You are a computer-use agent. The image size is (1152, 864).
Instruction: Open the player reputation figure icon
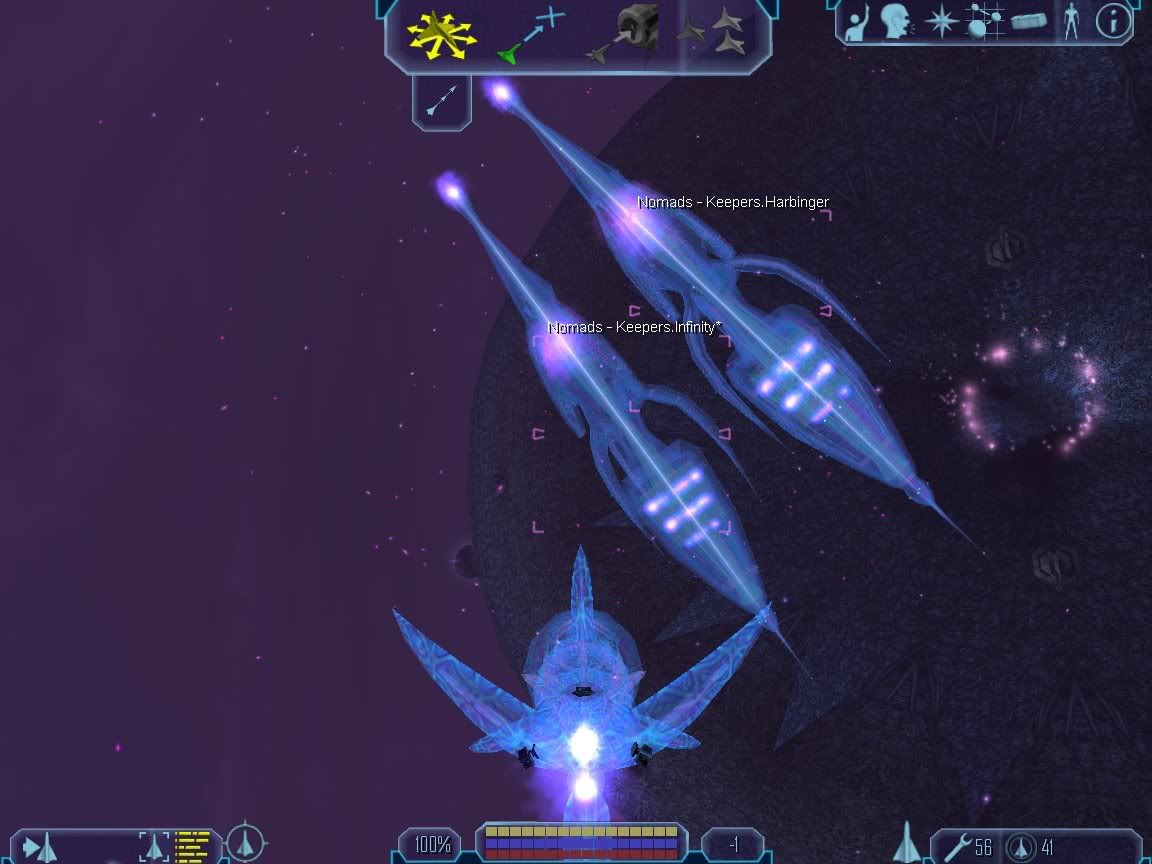1071,22
